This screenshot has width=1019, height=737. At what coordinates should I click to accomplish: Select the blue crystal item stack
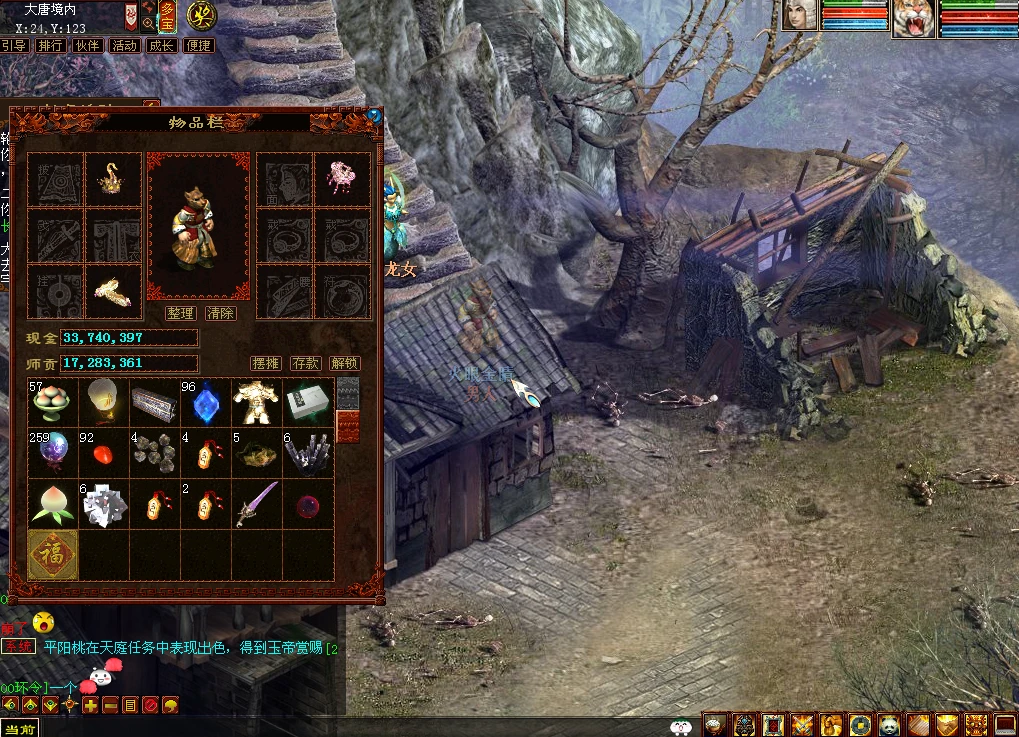(206, 402)
